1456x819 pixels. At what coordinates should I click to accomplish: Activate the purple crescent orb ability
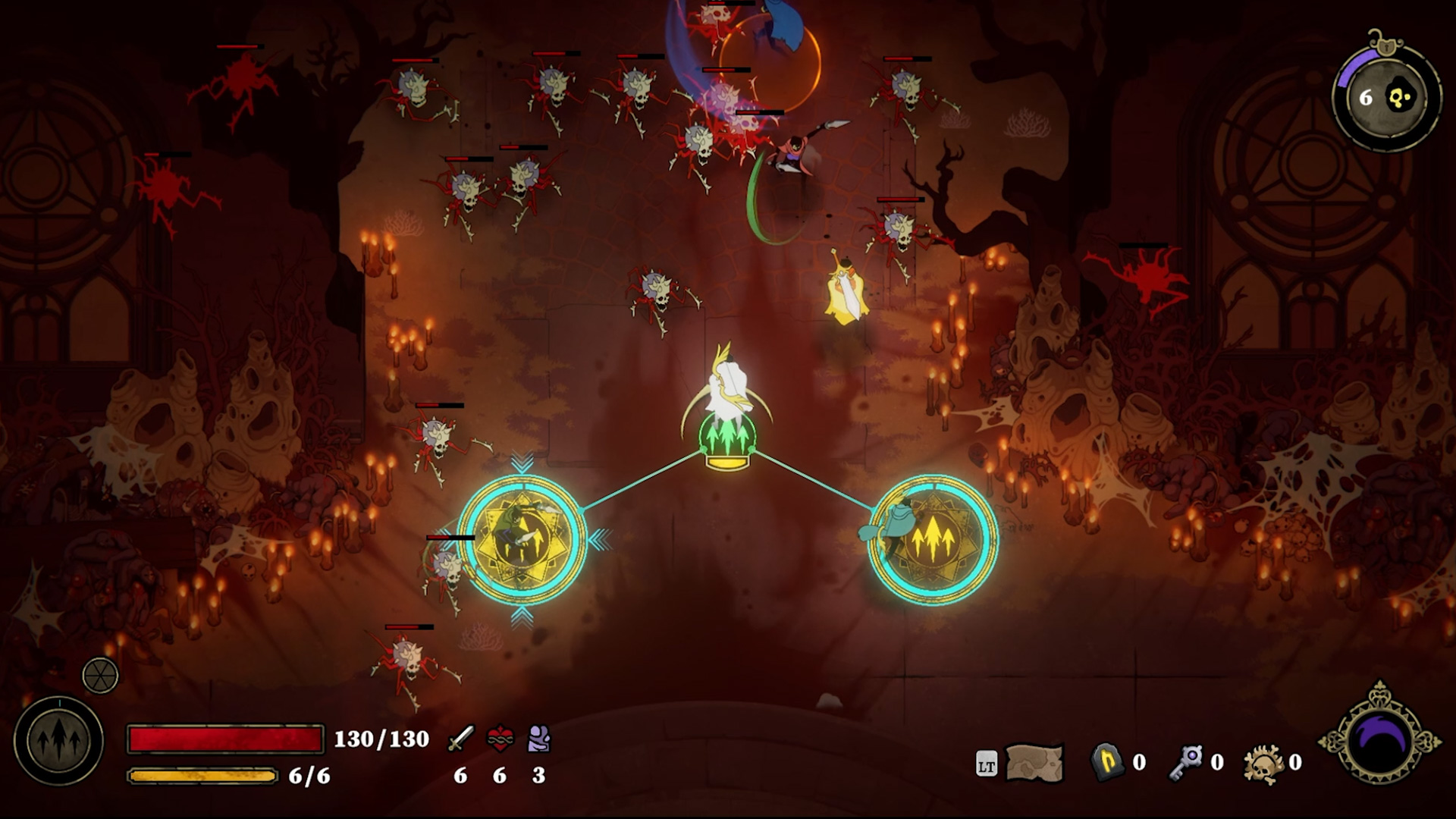pyautogui.click(x=1380, y=739)
